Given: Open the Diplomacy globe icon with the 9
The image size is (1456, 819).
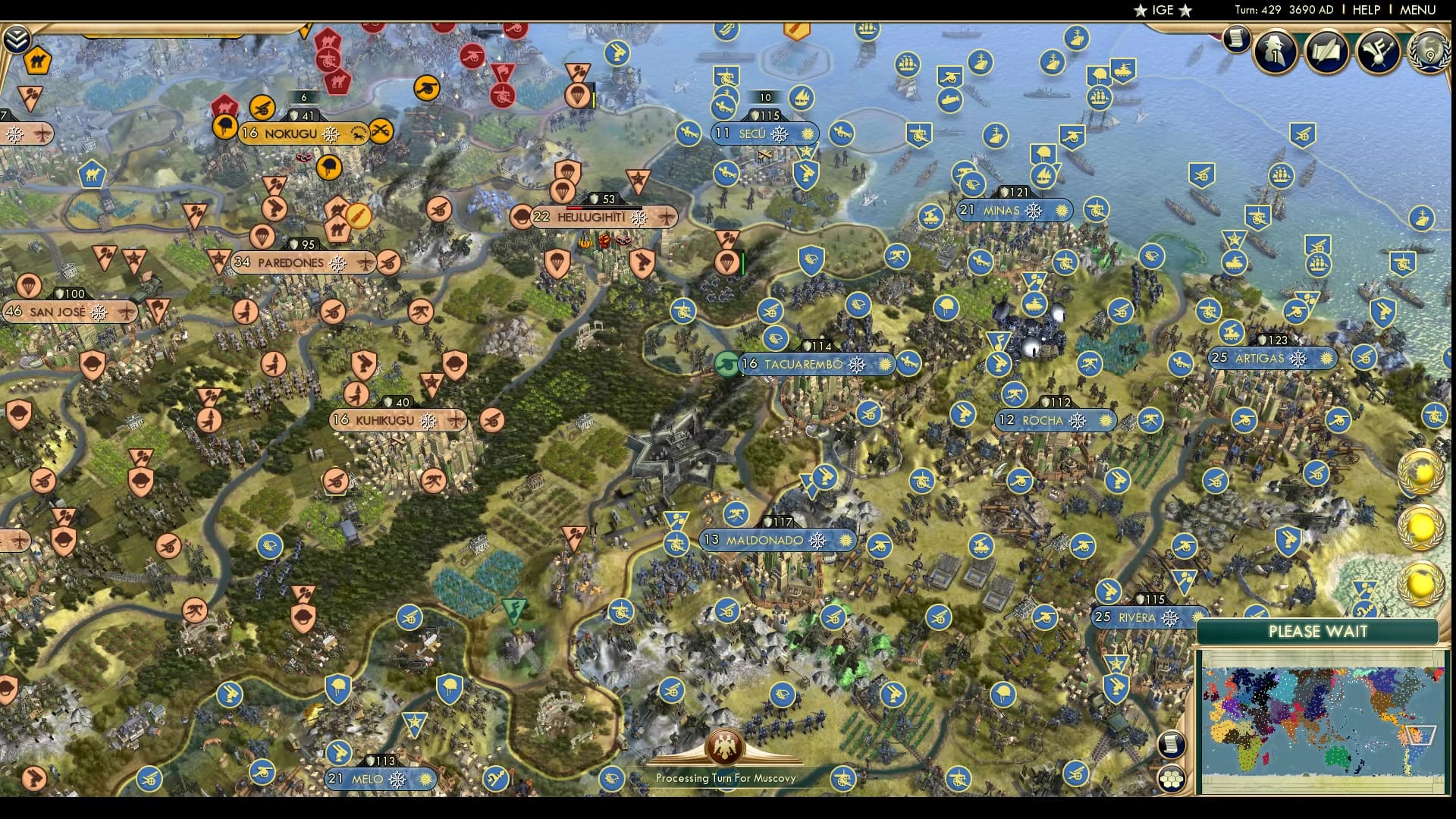Looking at the screenshot, I should tap(1429, 53).
